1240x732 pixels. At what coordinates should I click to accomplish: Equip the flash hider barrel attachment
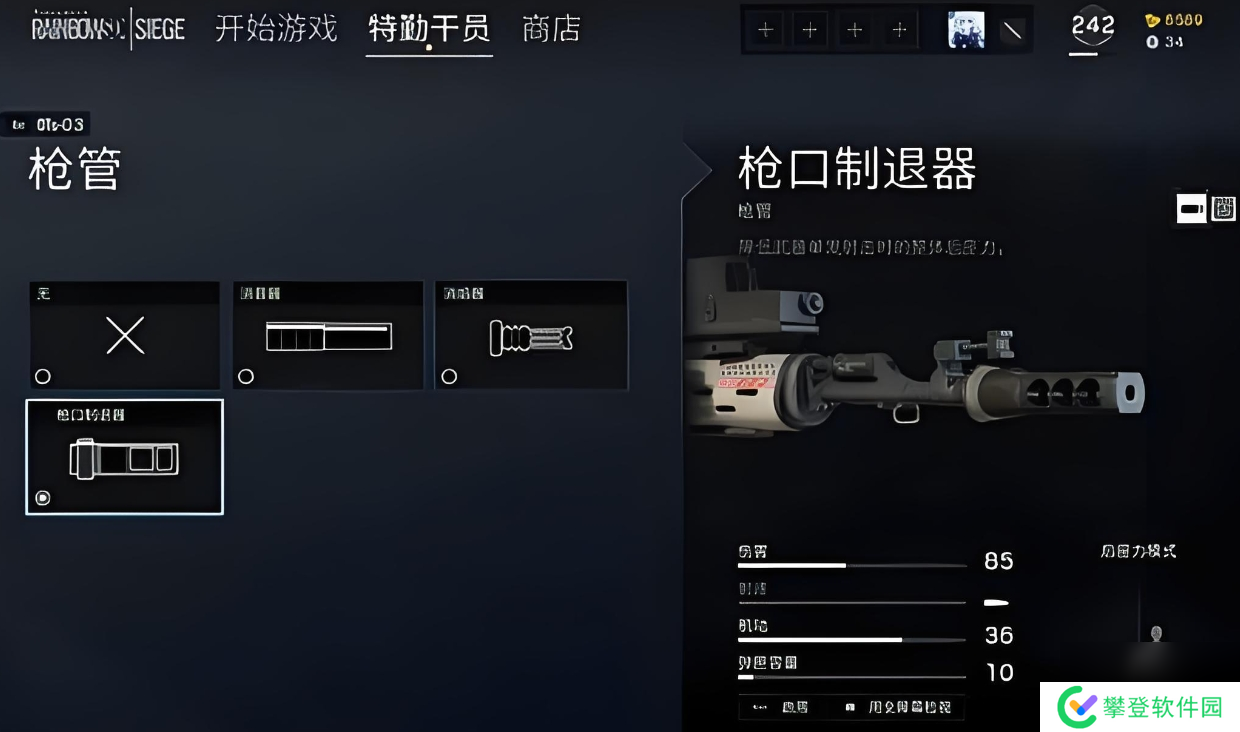click(x=531, y=335)
